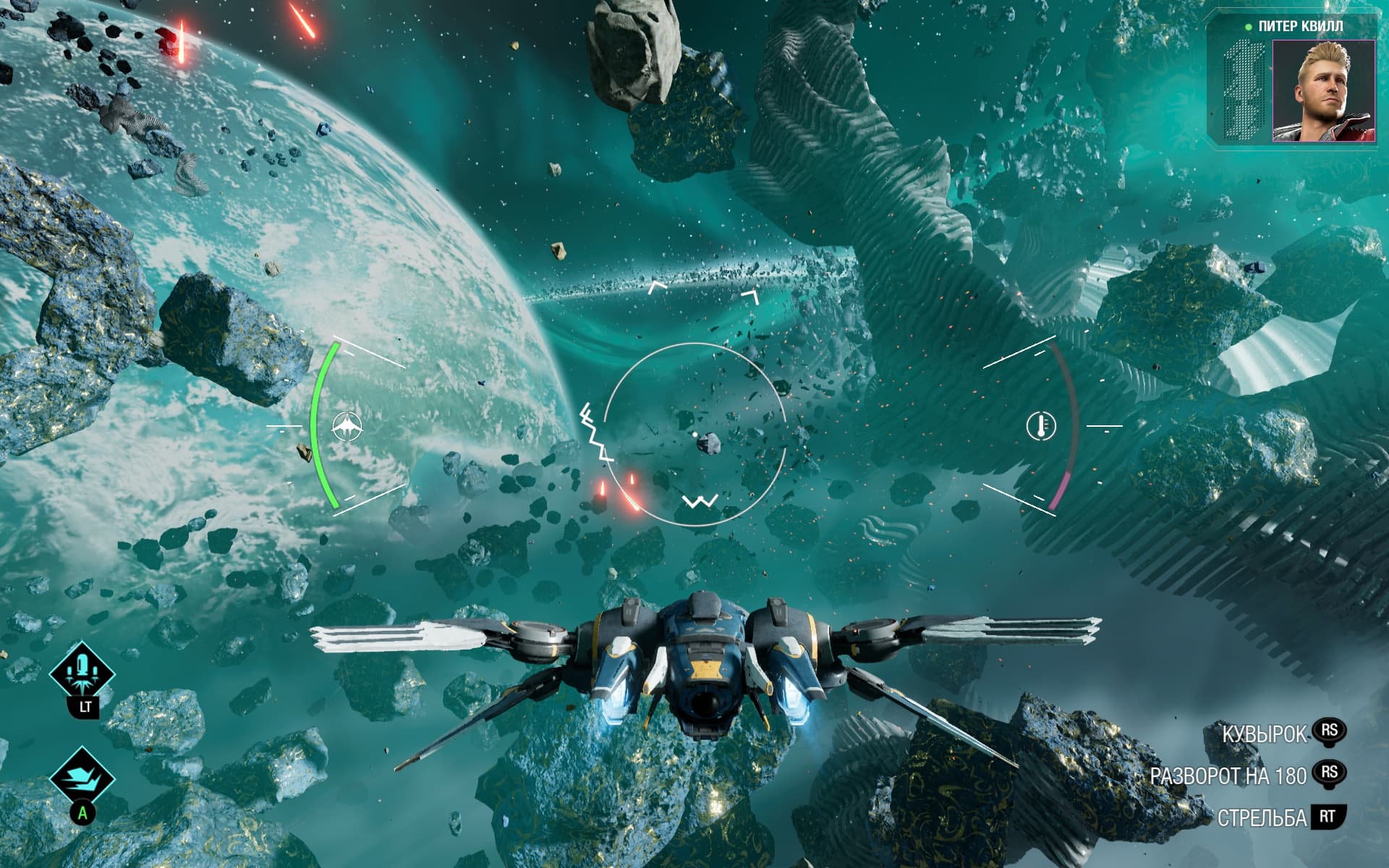Click the weapon heat thermometer icon

pyautogui.click(x=1041, y=426)
